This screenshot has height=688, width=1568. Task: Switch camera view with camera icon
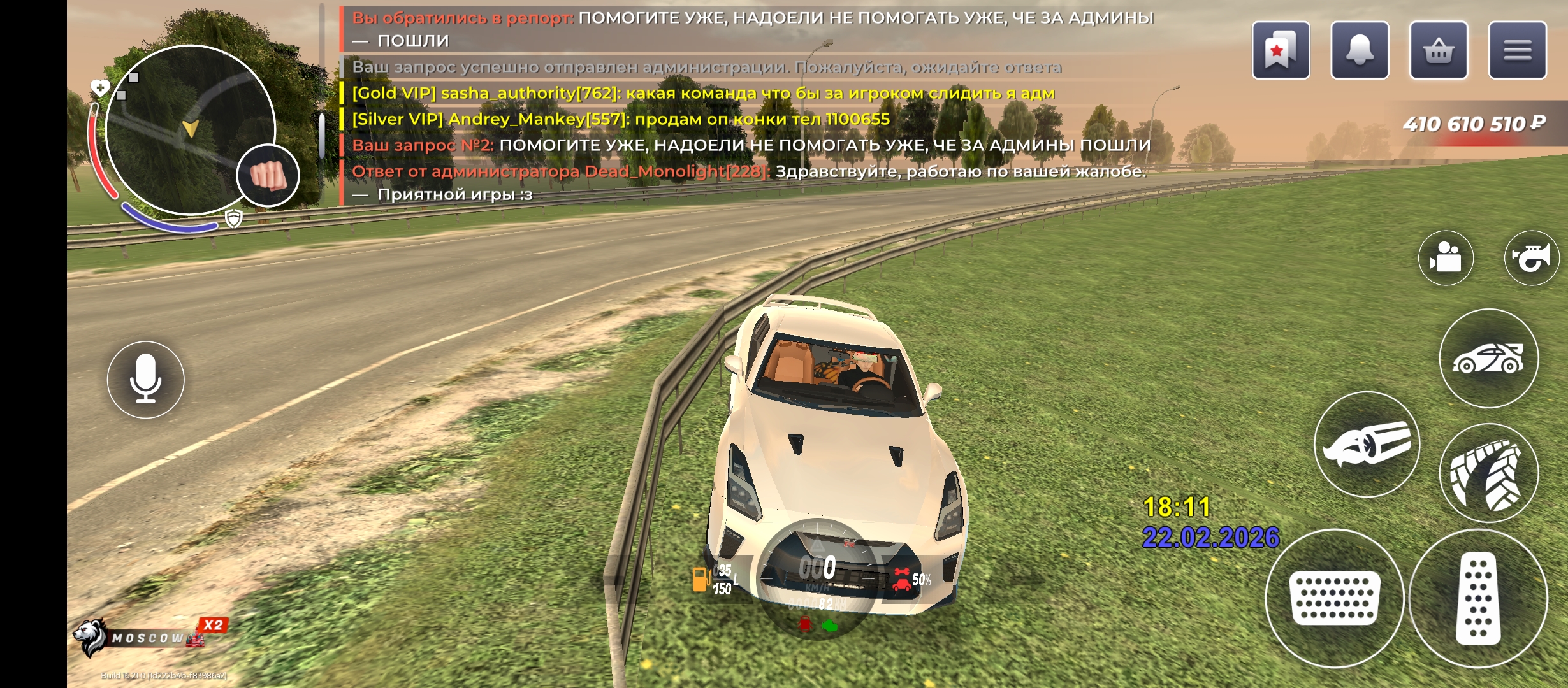point(1446,258)
